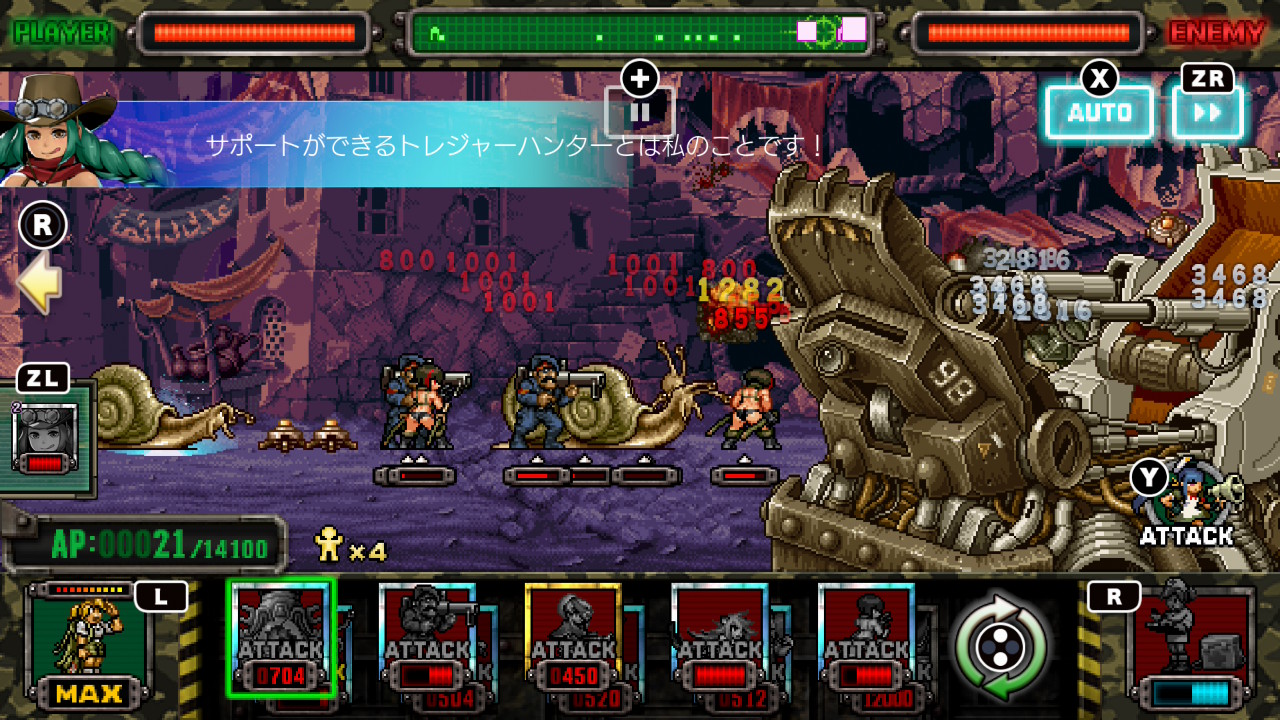Select the green-highlighted unit card costing 0704
Image resolution: width=1280 pixels, height=720 pixels.
[280, 637]
